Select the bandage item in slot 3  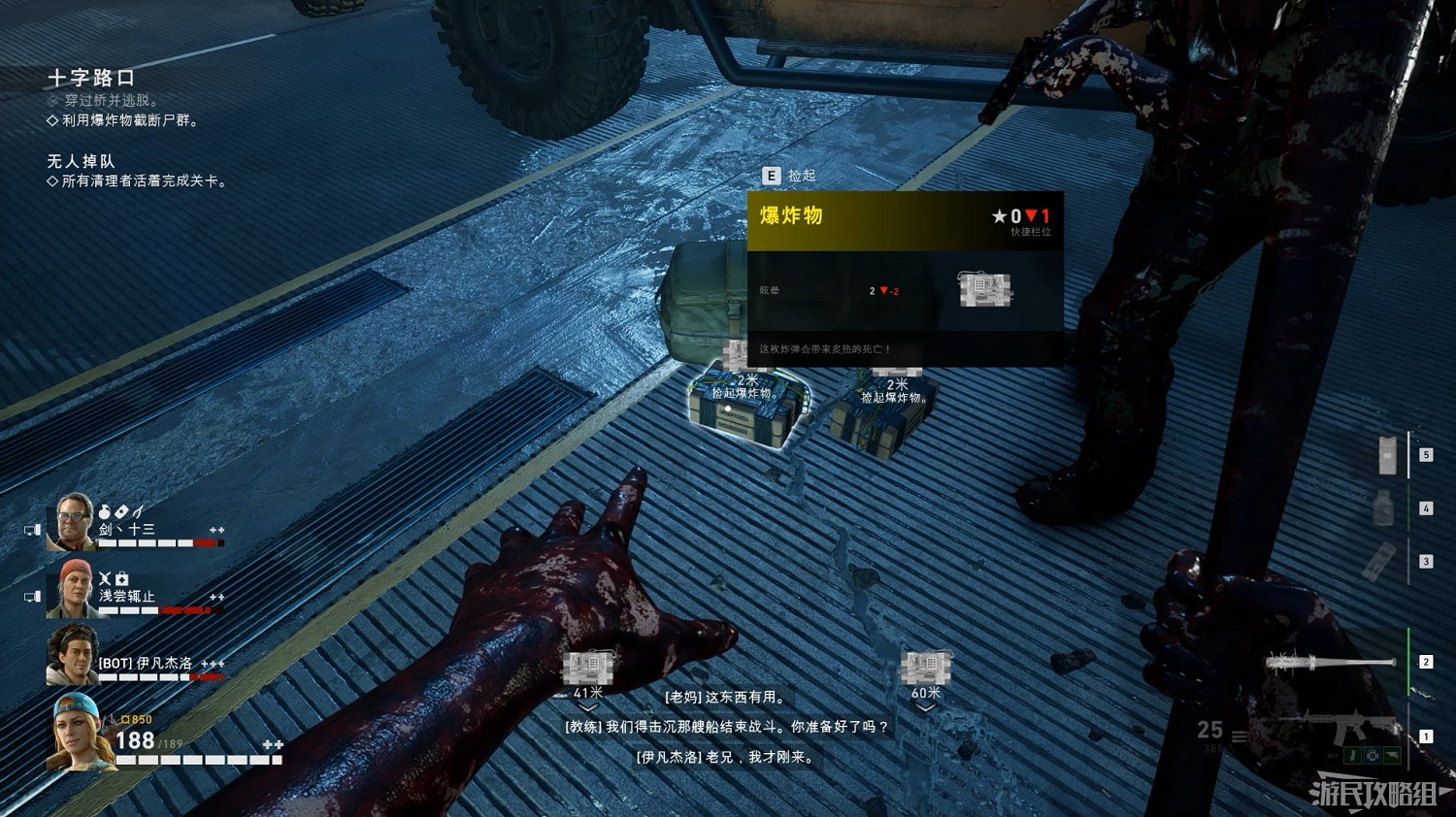click(x=1380, y=562)
